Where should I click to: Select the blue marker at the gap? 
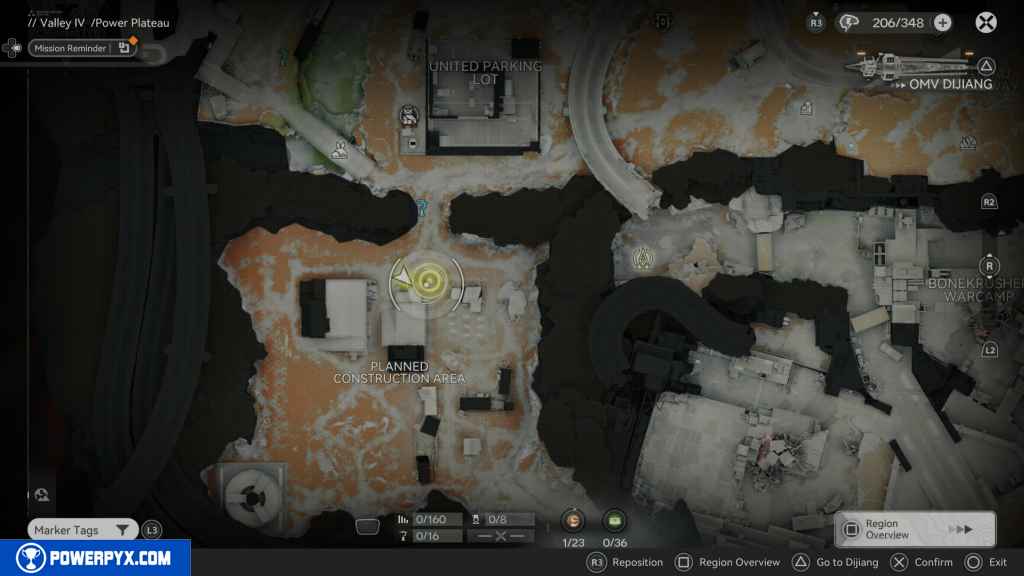(x=423, y=207)
